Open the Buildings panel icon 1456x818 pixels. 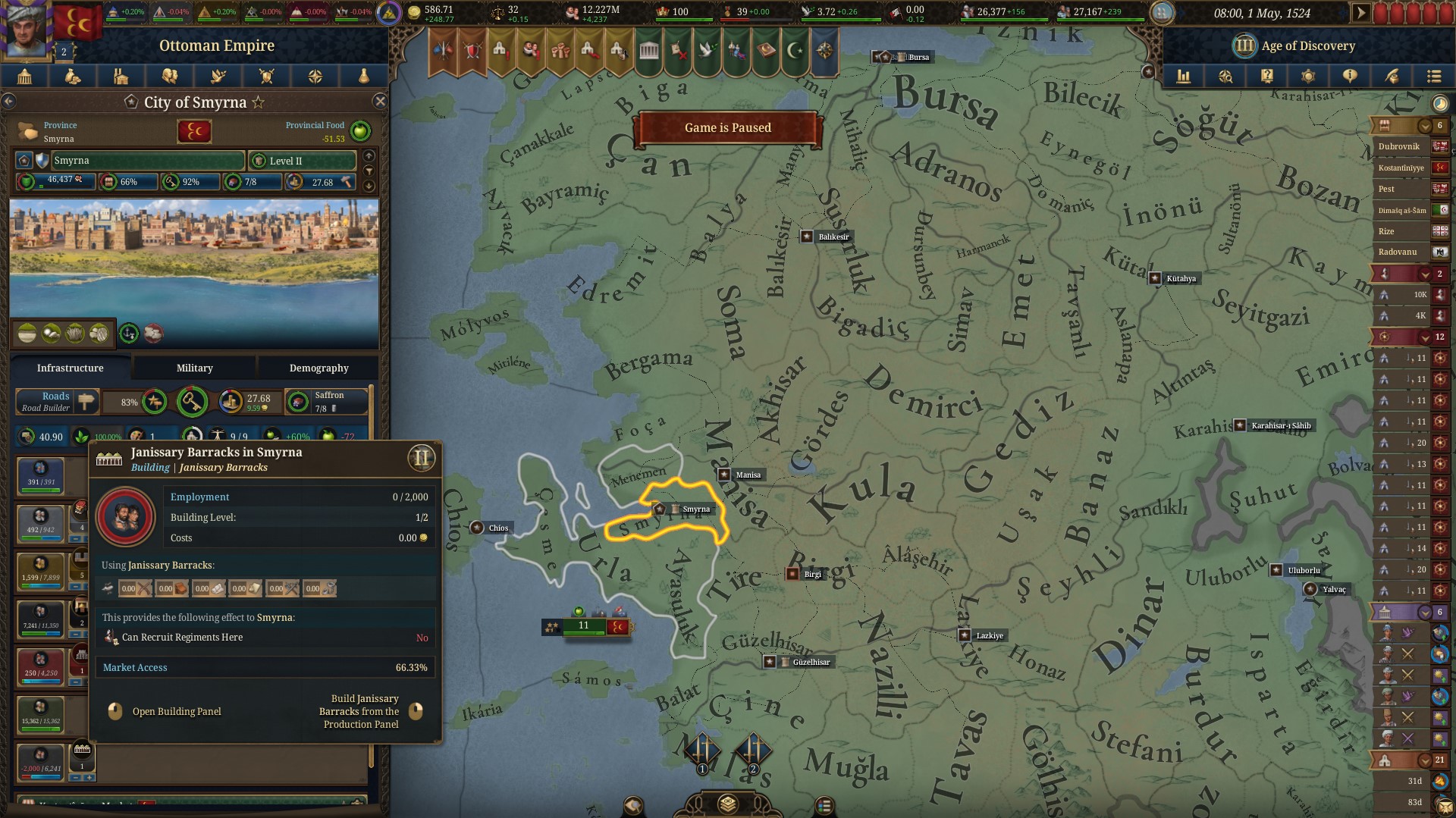121,76
